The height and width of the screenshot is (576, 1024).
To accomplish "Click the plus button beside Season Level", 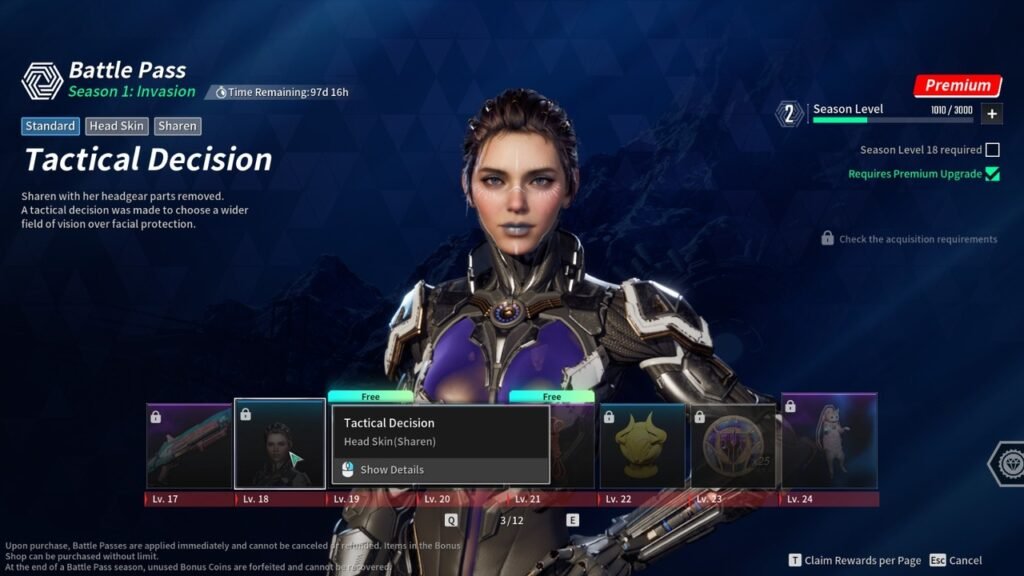I will pyautogui.click(x=992, y=114).
